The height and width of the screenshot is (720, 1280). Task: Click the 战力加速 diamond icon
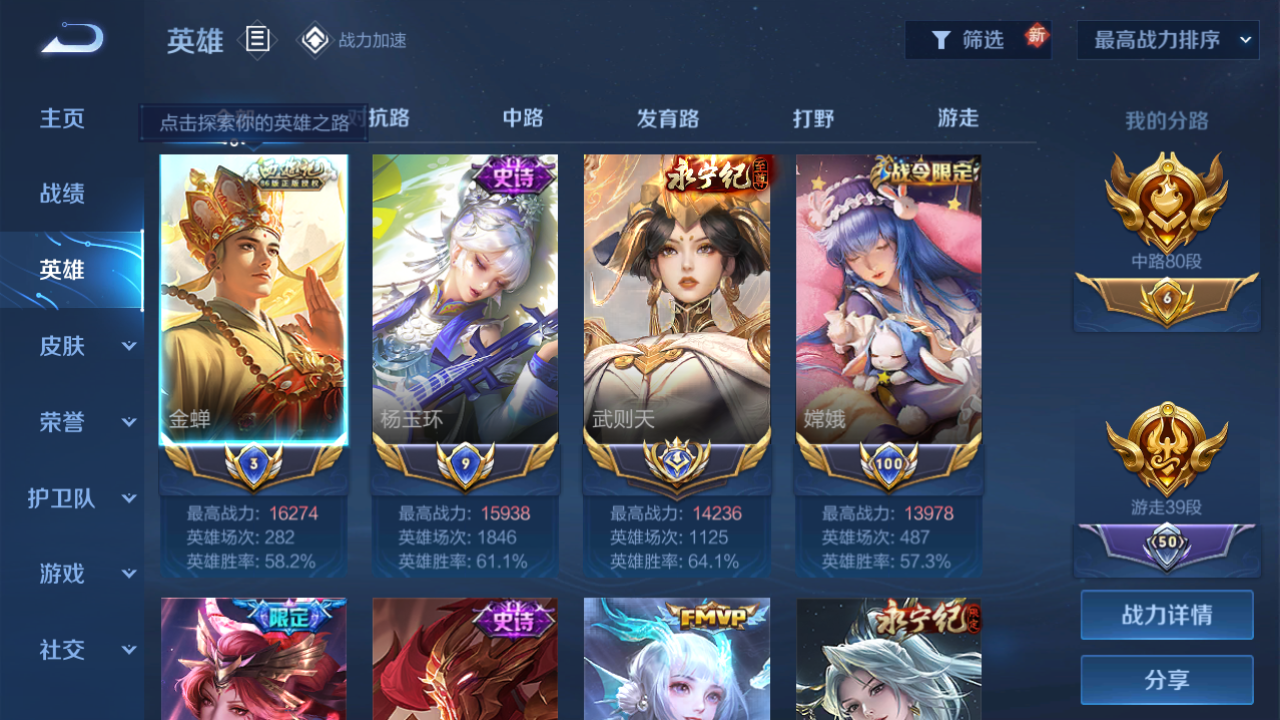[316, 40]
